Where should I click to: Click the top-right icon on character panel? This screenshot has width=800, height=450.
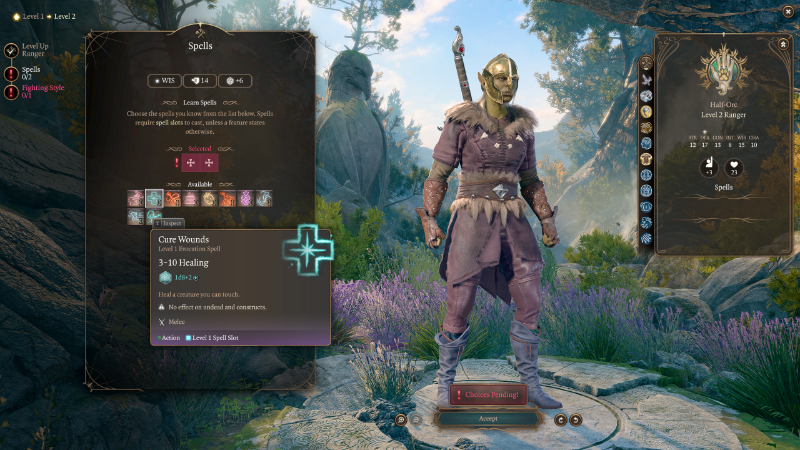click(x=782, y=44)
